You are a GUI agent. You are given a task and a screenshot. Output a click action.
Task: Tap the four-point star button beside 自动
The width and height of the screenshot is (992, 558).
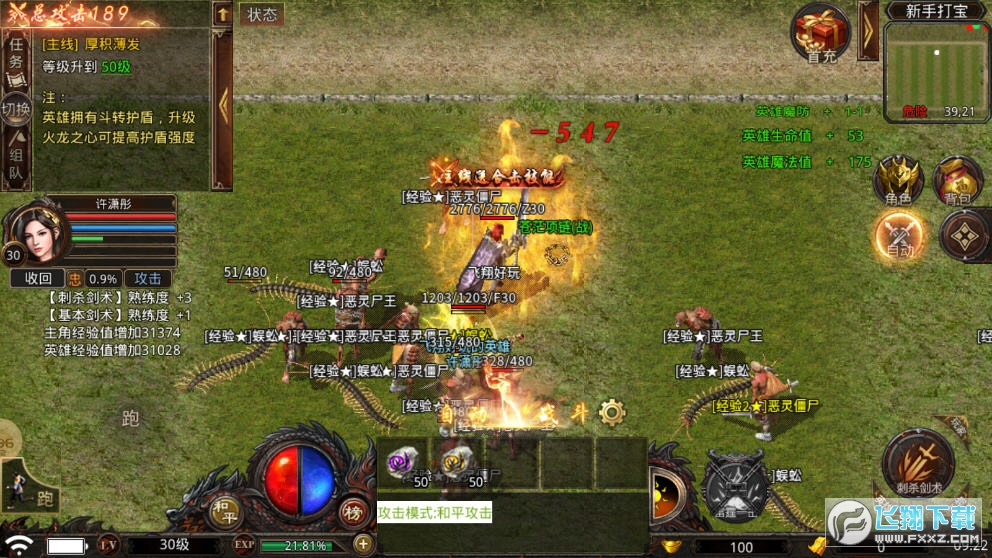964,237
